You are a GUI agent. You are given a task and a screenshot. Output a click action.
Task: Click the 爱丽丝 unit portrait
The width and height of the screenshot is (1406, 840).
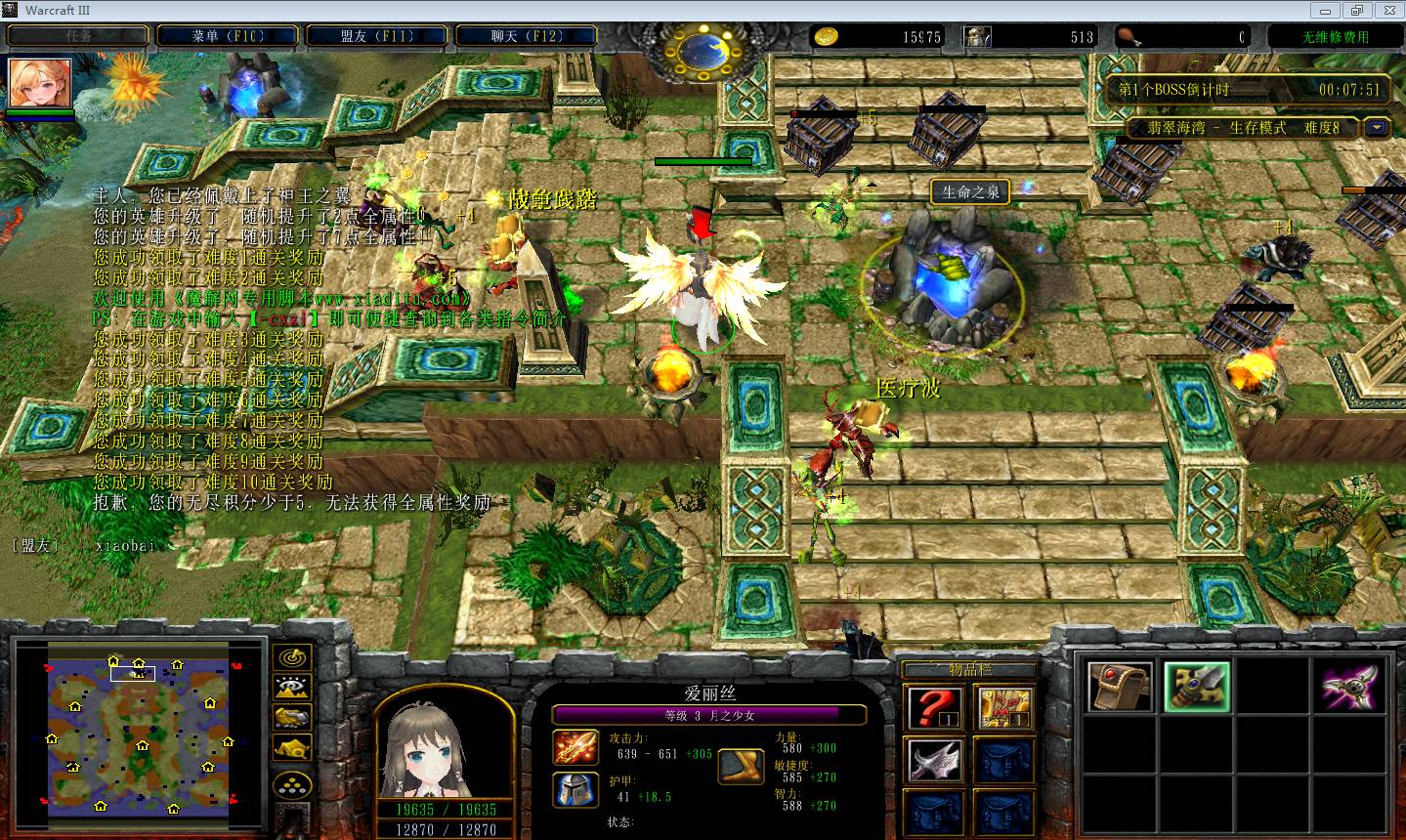pyautogui.click(x=445, y=745)
